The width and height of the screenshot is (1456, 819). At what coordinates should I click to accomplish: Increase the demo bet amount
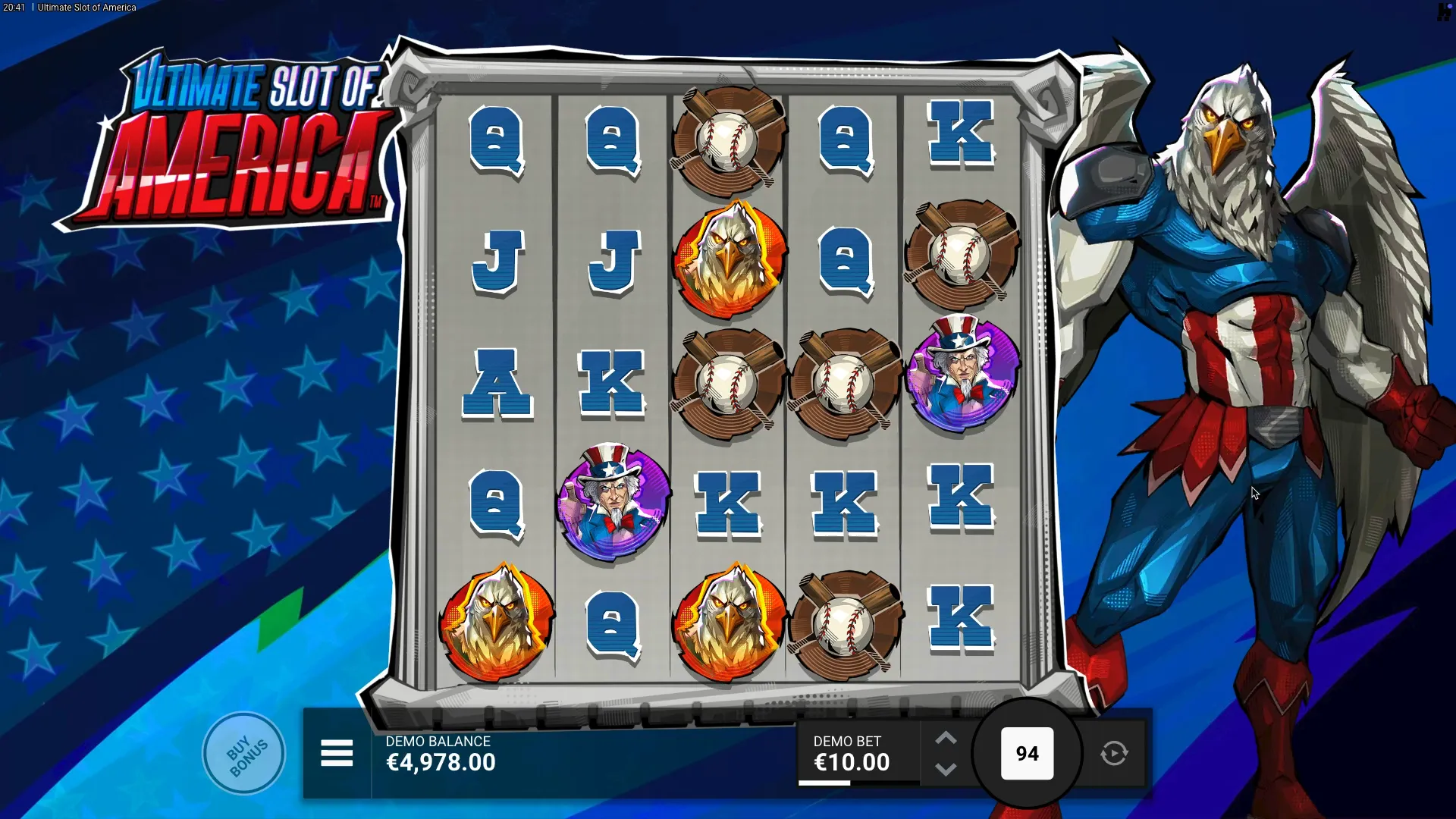pyautogui.click(x=946, y=739)
